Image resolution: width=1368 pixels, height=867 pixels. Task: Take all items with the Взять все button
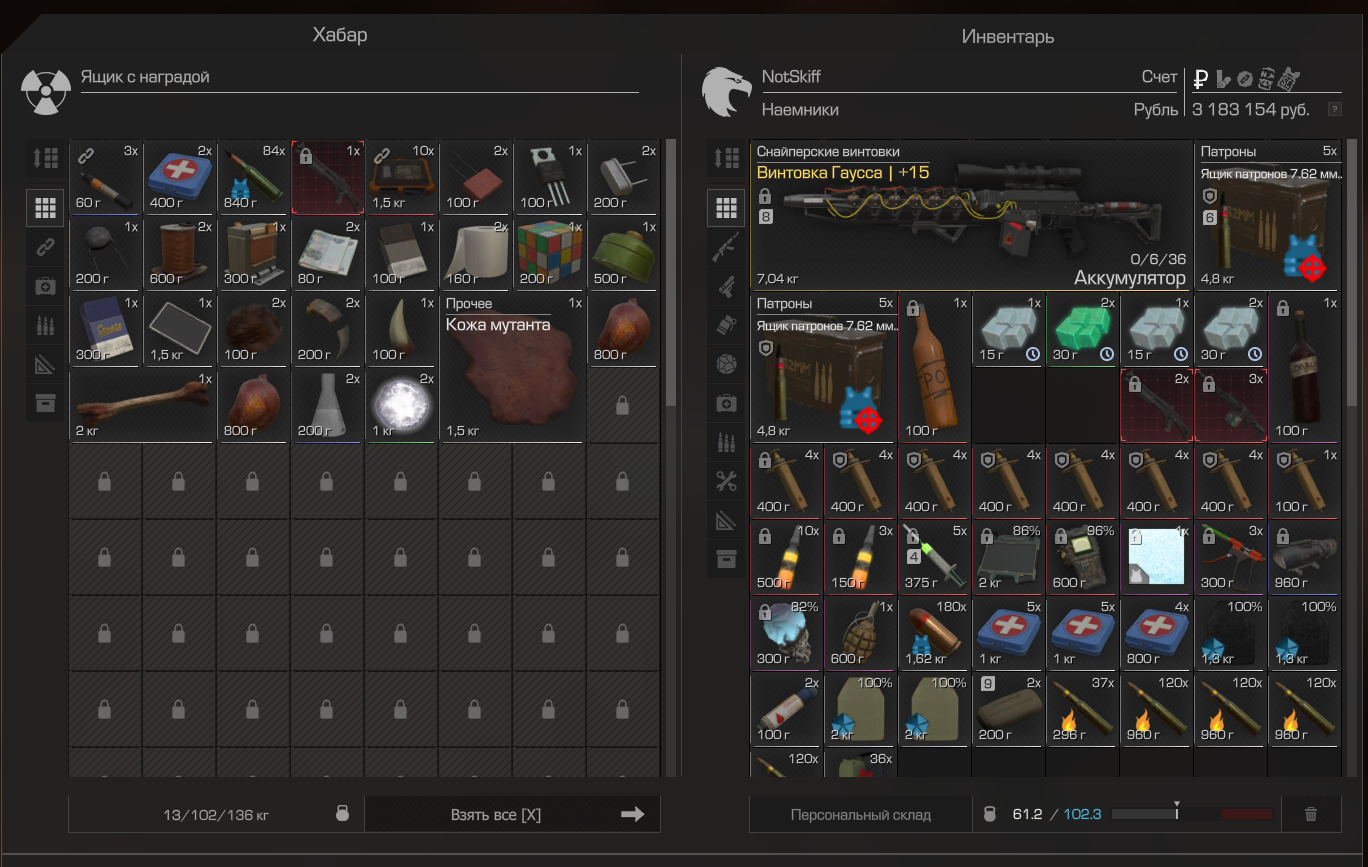(512, 814)
